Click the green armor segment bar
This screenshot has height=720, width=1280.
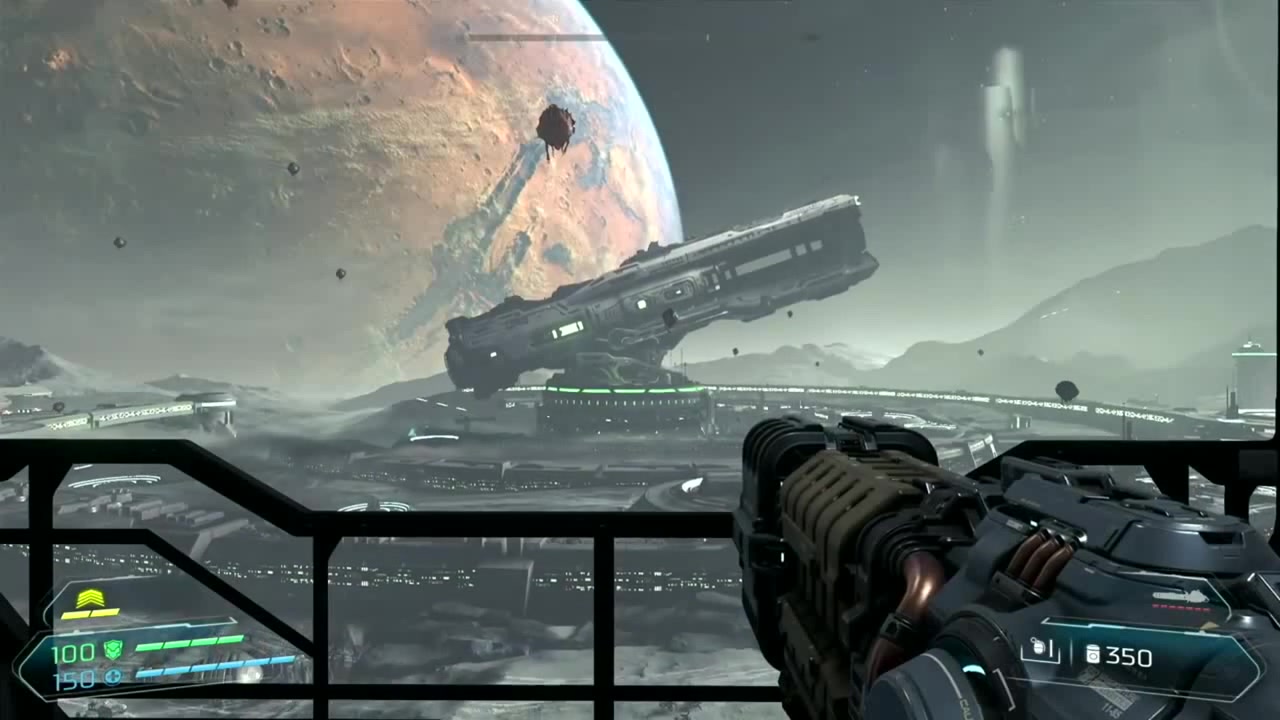[190, 643]
